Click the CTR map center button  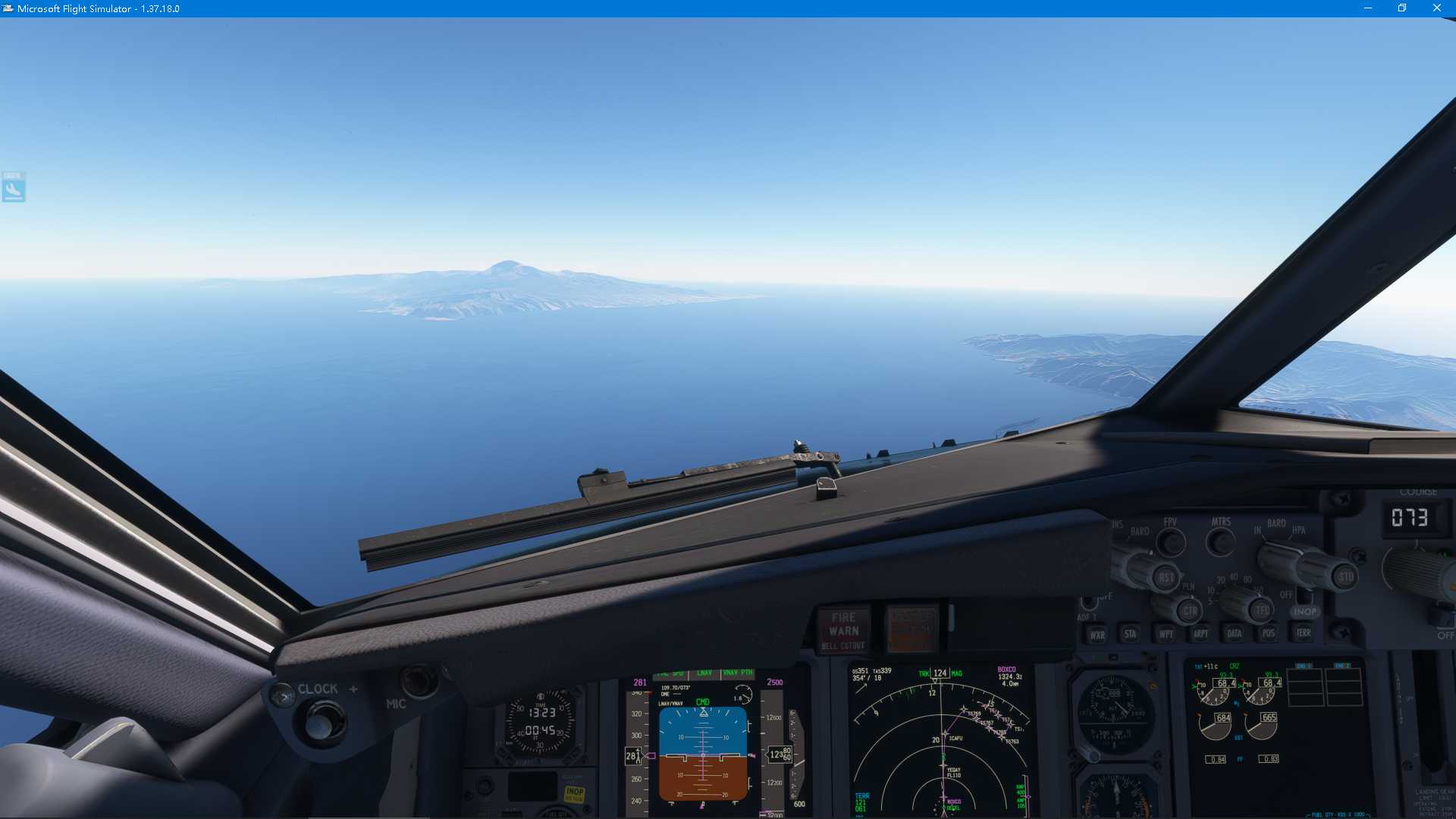point(1190,610)
